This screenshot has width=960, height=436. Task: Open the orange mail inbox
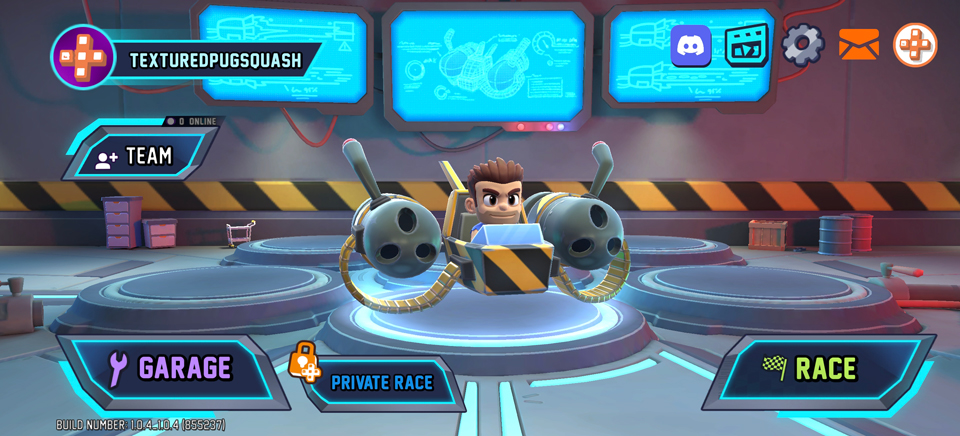coord(858,45)
